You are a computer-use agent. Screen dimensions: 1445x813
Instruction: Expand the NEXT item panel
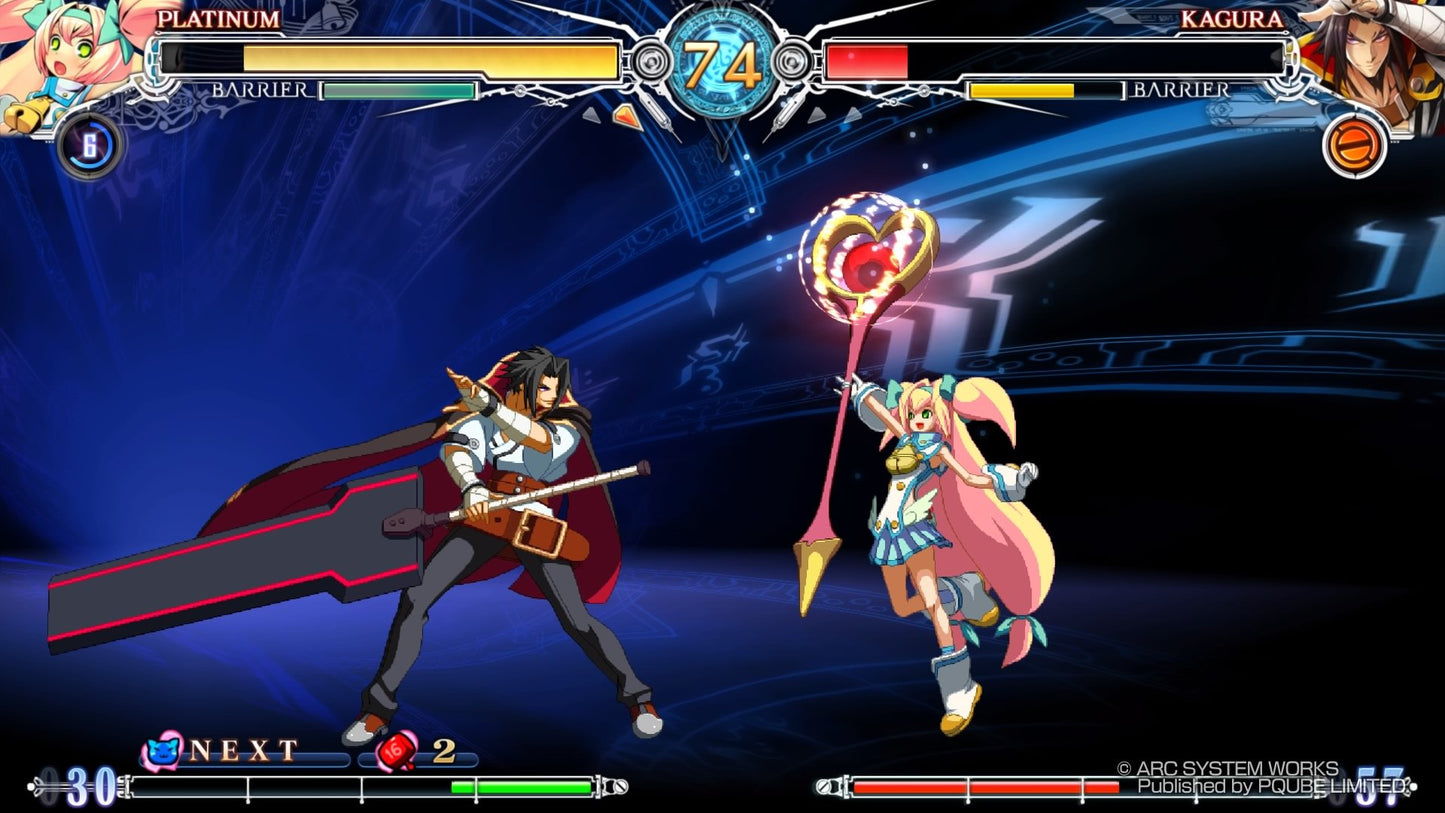(240, 747)
